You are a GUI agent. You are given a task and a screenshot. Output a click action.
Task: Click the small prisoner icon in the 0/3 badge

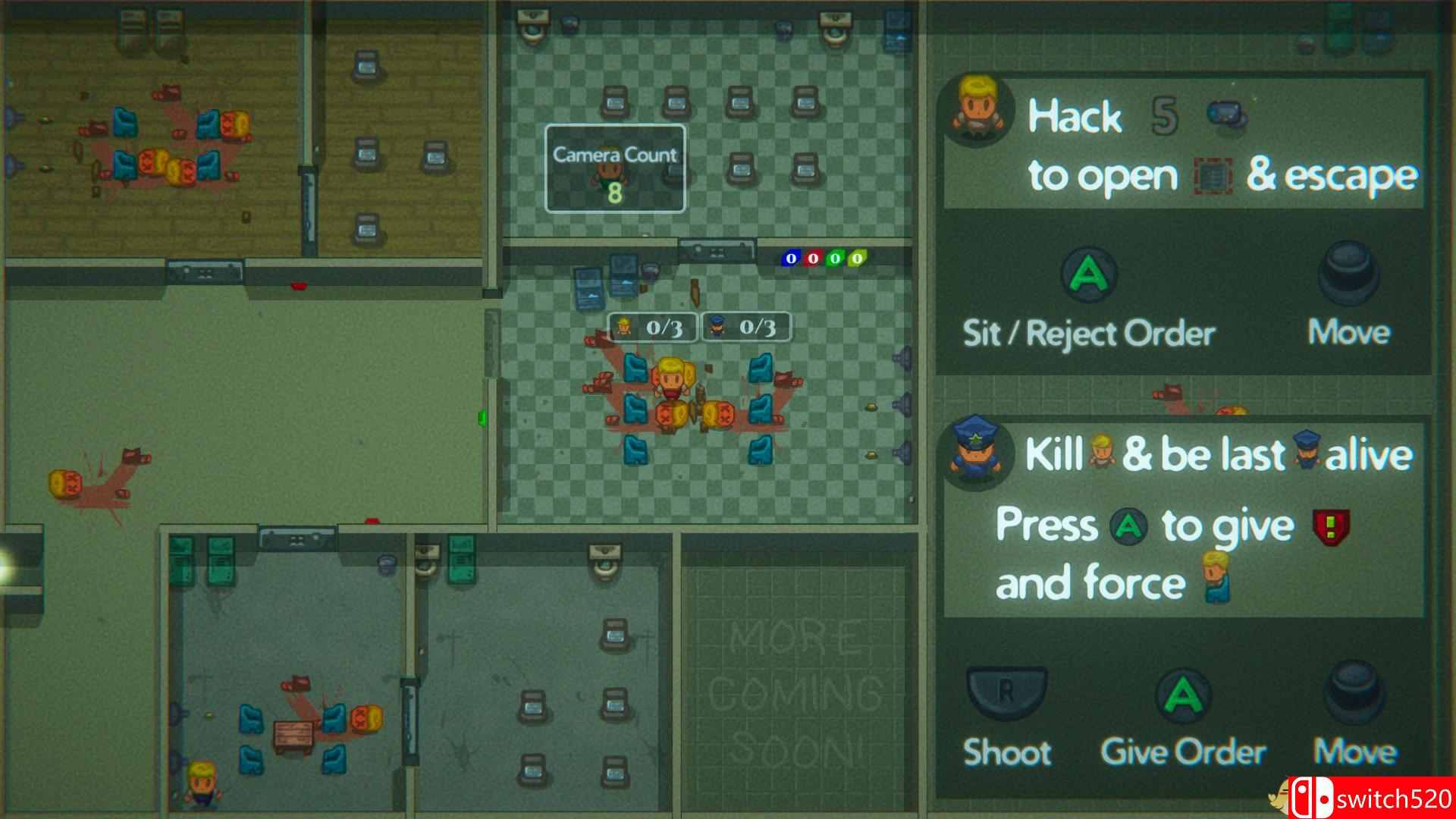pyautogui.click(x=623, y=328)
